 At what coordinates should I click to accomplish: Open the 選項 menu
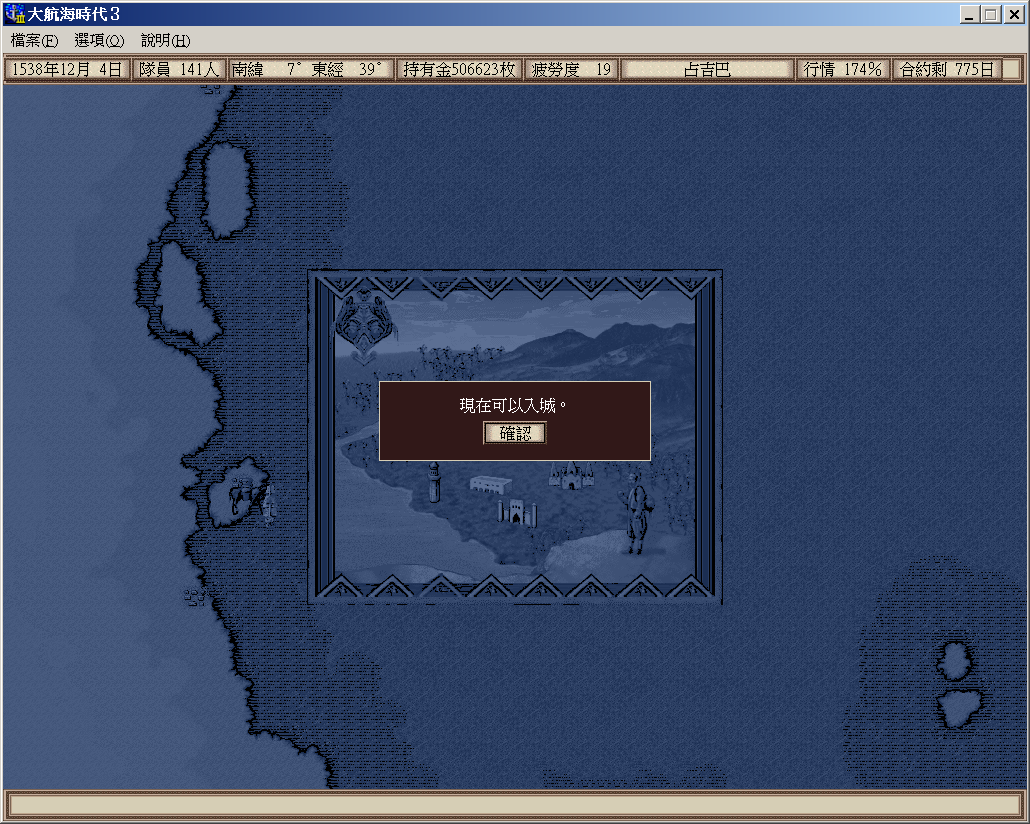click(99, 41)
